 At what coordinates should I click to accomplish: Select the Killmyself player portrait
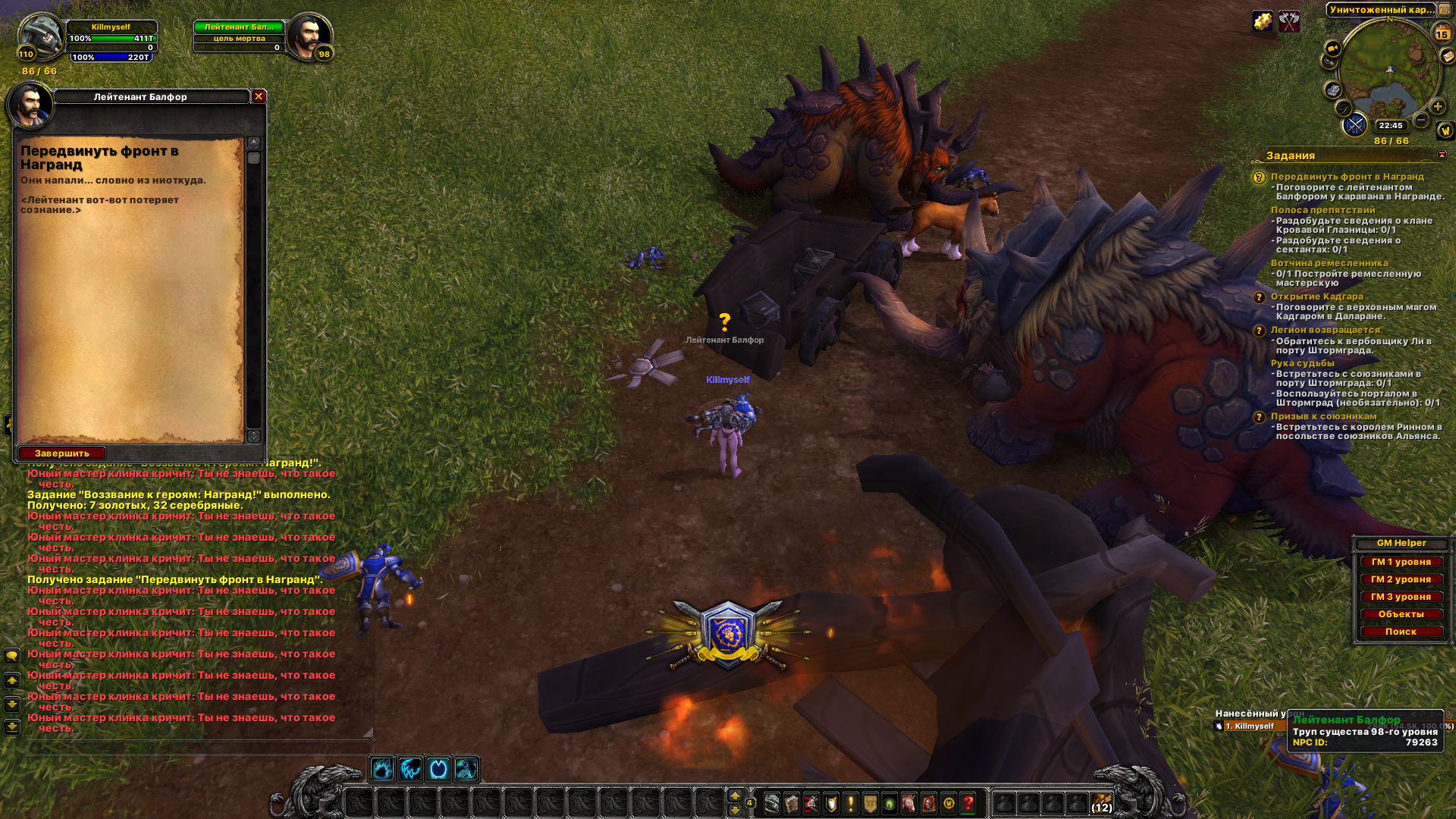[42, 36]
